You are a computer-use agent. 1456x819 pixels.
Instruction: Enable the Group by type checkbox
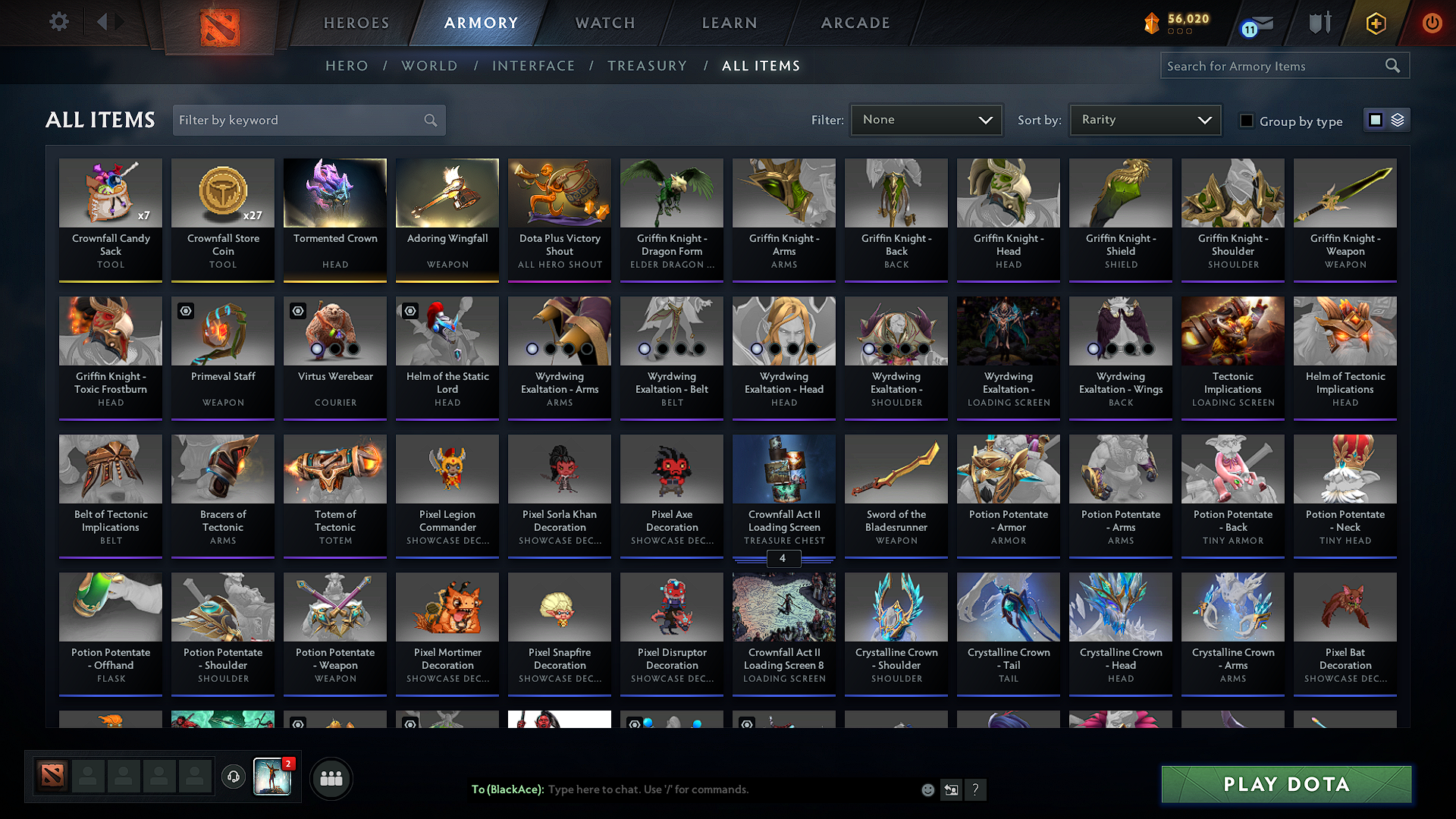[1247, 120]
